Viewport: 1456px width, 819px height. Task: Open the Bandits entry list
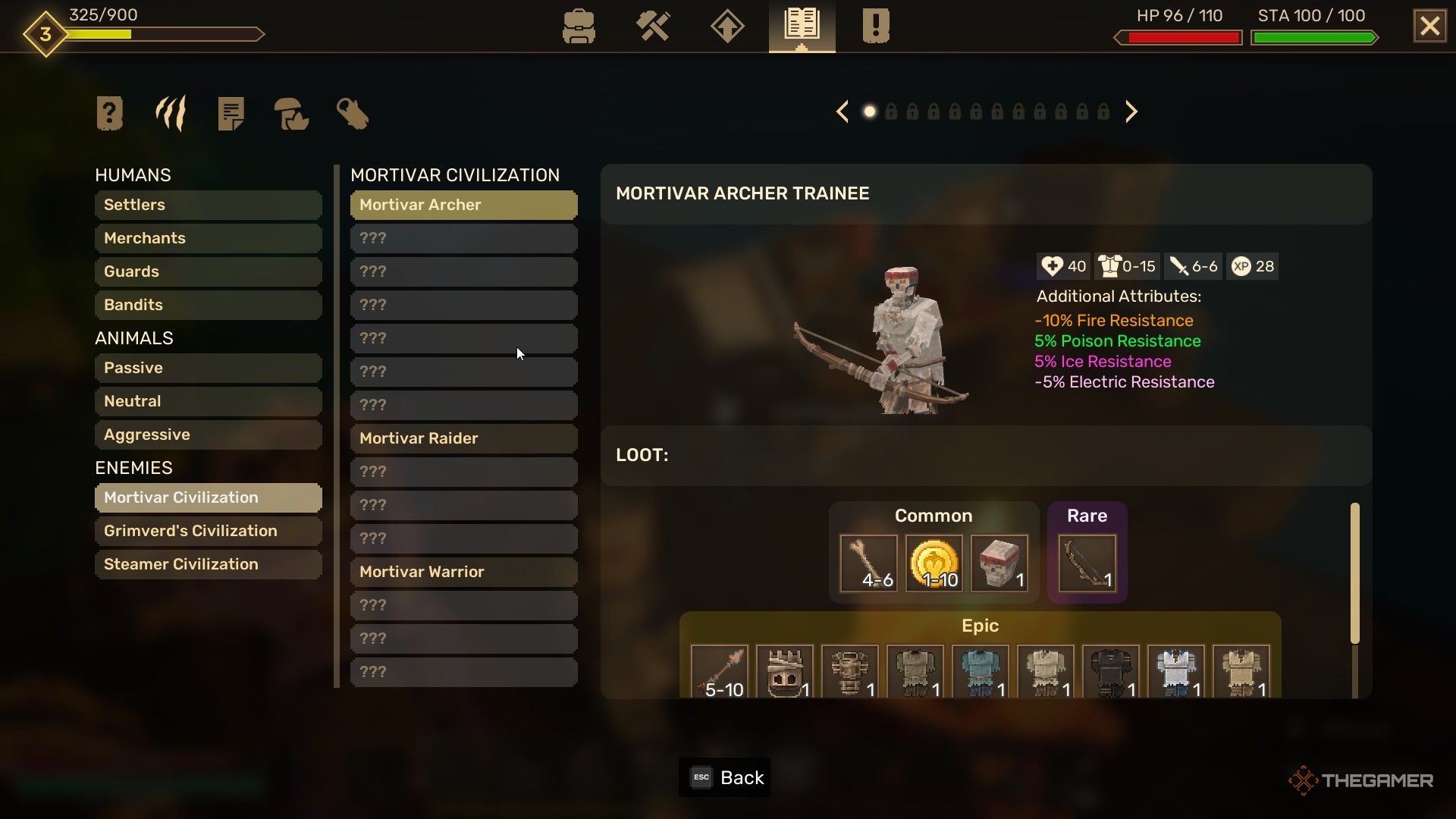[208, 305]
